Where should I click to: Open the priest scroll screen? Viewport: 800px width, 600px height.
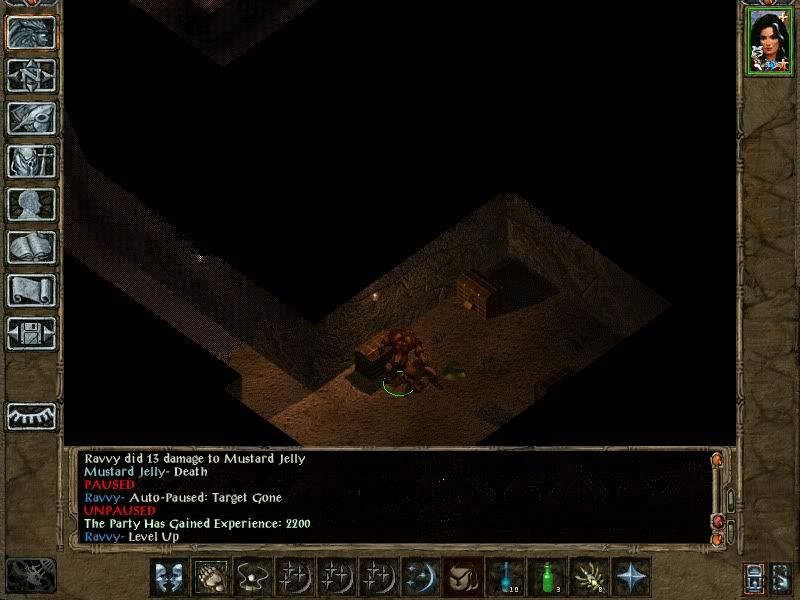click(x=31, y=290)
